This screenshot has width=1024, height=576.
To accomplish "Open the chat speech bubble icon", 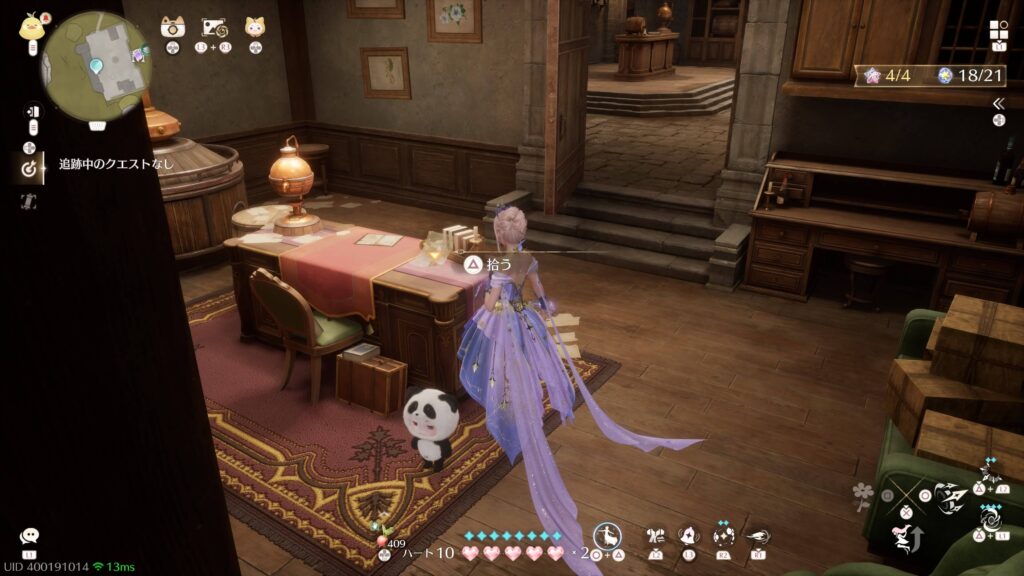I will (29, 537).
